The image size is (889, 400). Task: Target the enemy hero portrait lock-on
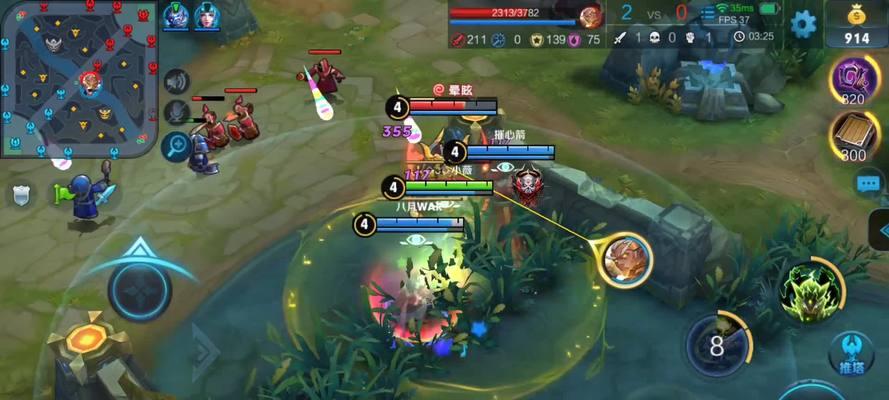coord(626,258)
